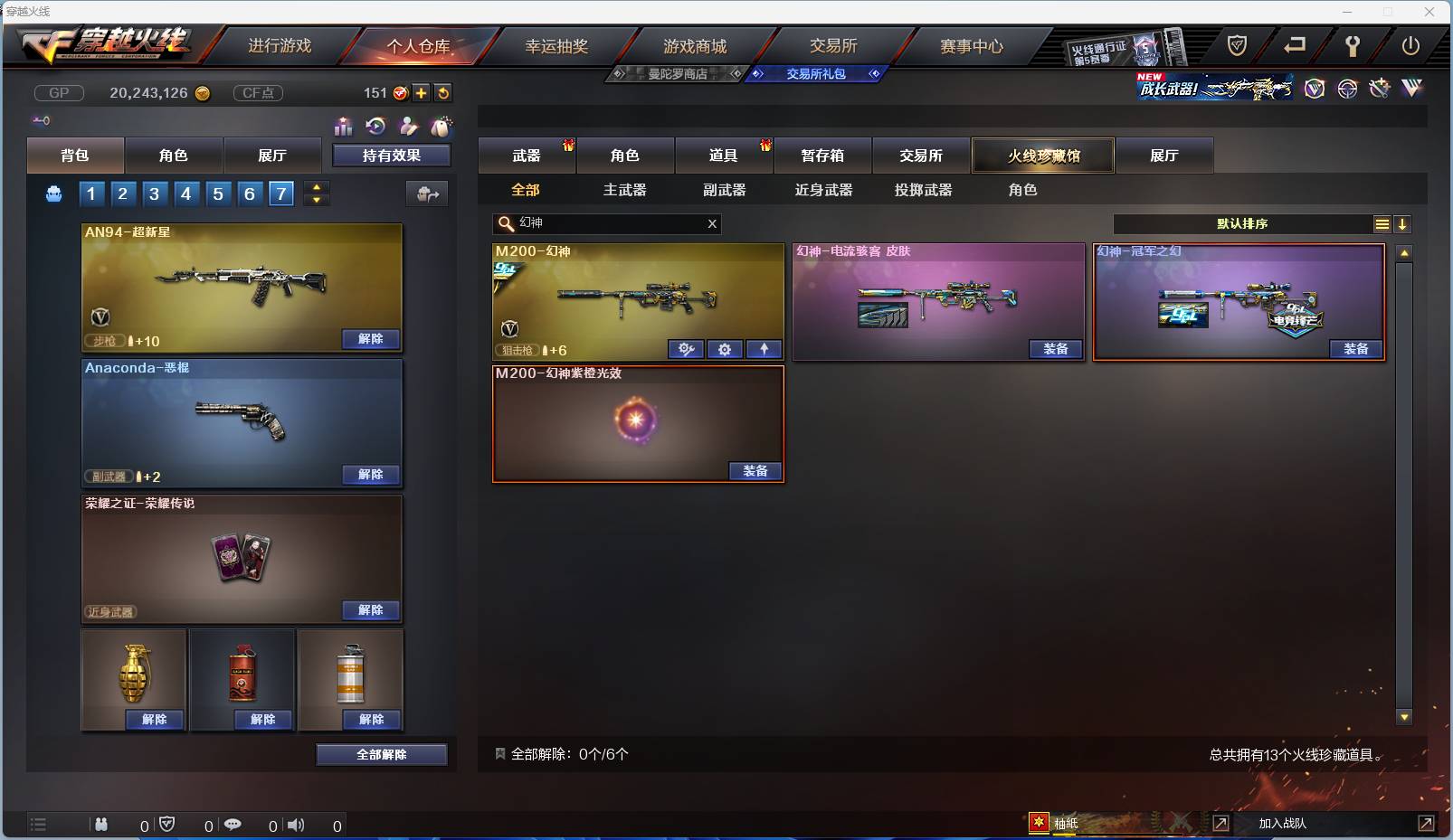Click the descending sort arrow beside 默认排序
Screen dimensions: 1453x840
(1402, 223)
